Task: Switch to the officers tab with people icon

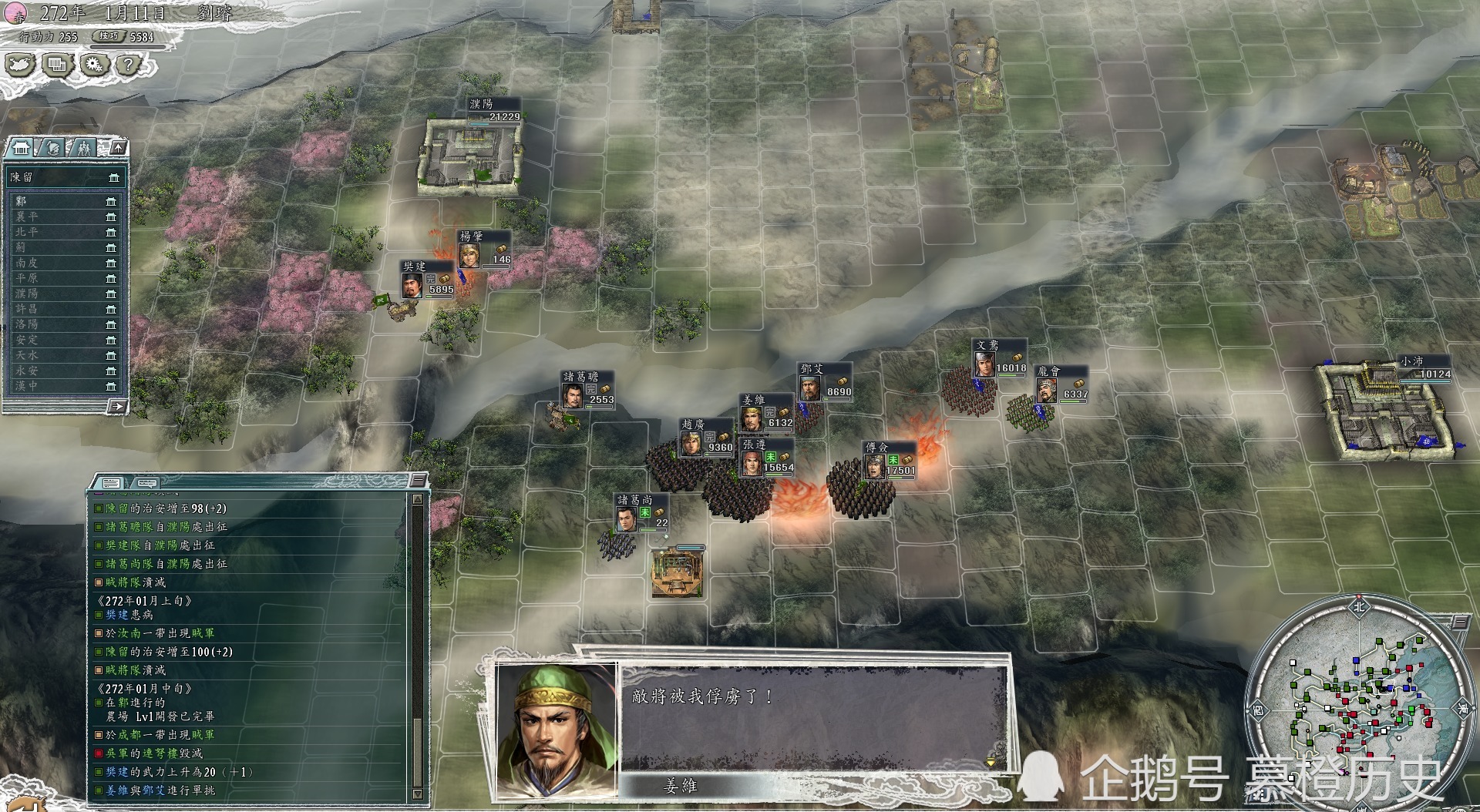Action: (x=83, y=147)
